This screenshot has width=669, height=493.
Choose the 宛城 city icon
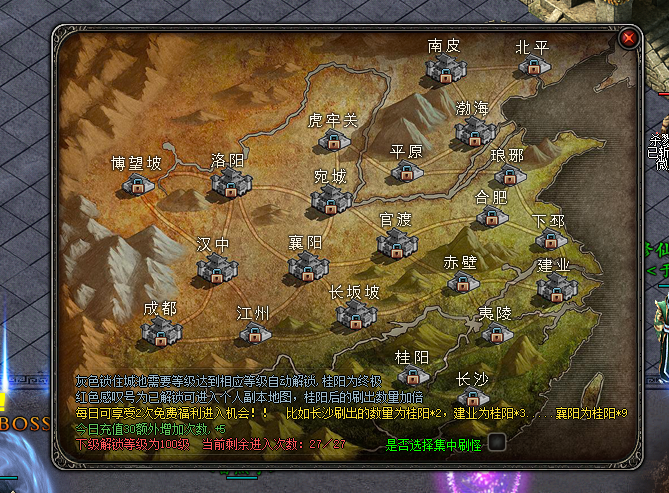(x=330, y=198)
